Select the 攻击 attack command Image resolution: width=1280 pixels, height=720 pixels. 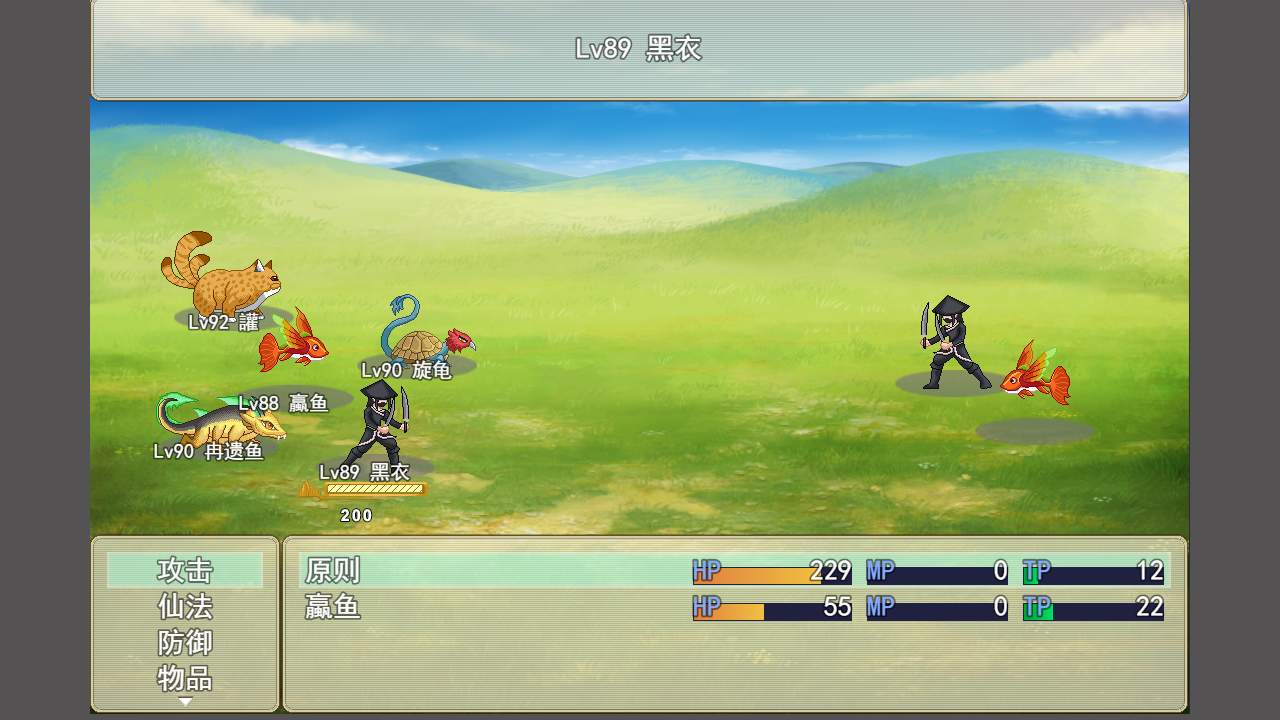[185, 571]
